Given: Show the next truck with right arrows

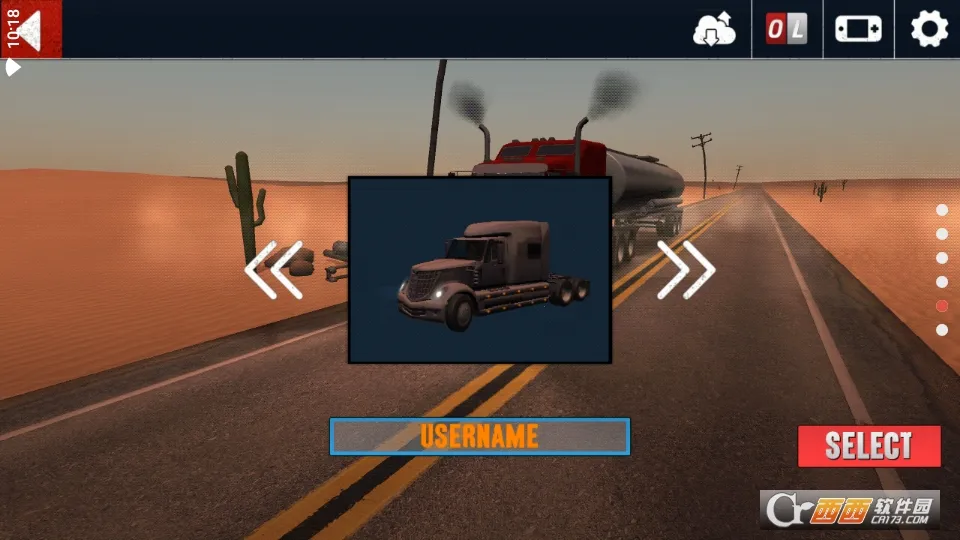Looking at the screenshot, I should (686, 269).
